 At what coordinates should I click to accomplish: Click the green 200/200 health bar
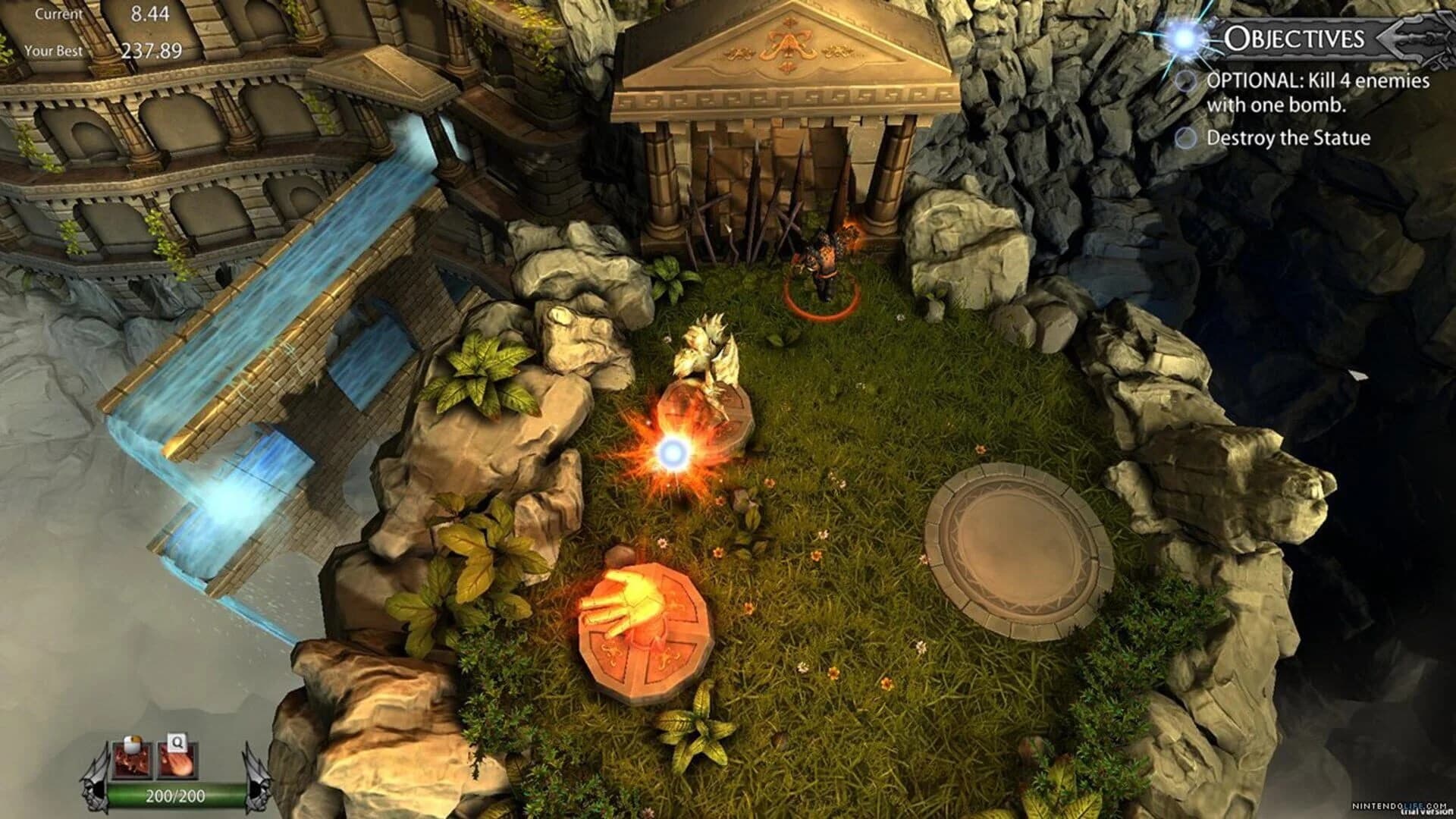175,796
